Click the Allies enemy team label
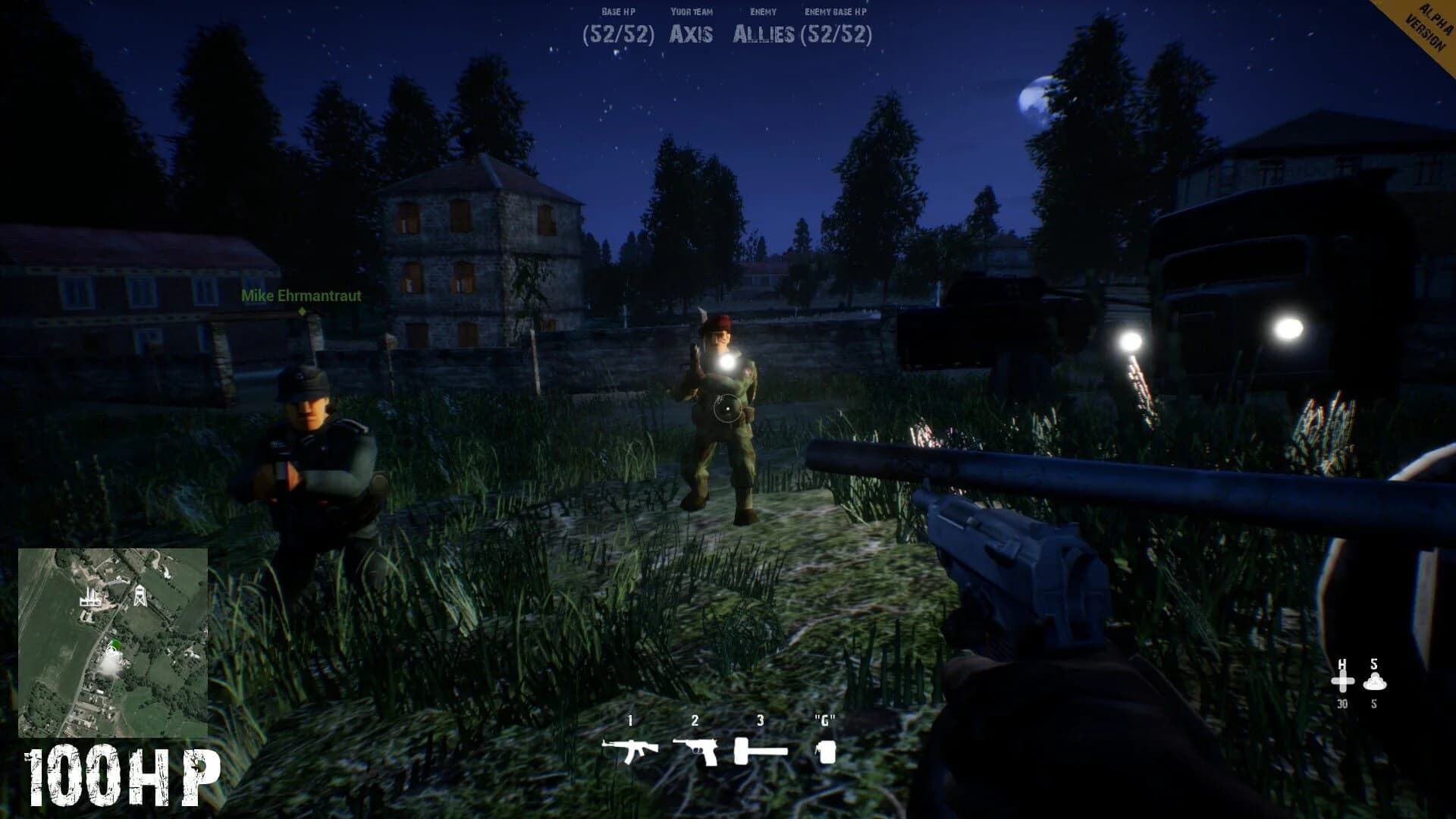 (x=764, y=33)
